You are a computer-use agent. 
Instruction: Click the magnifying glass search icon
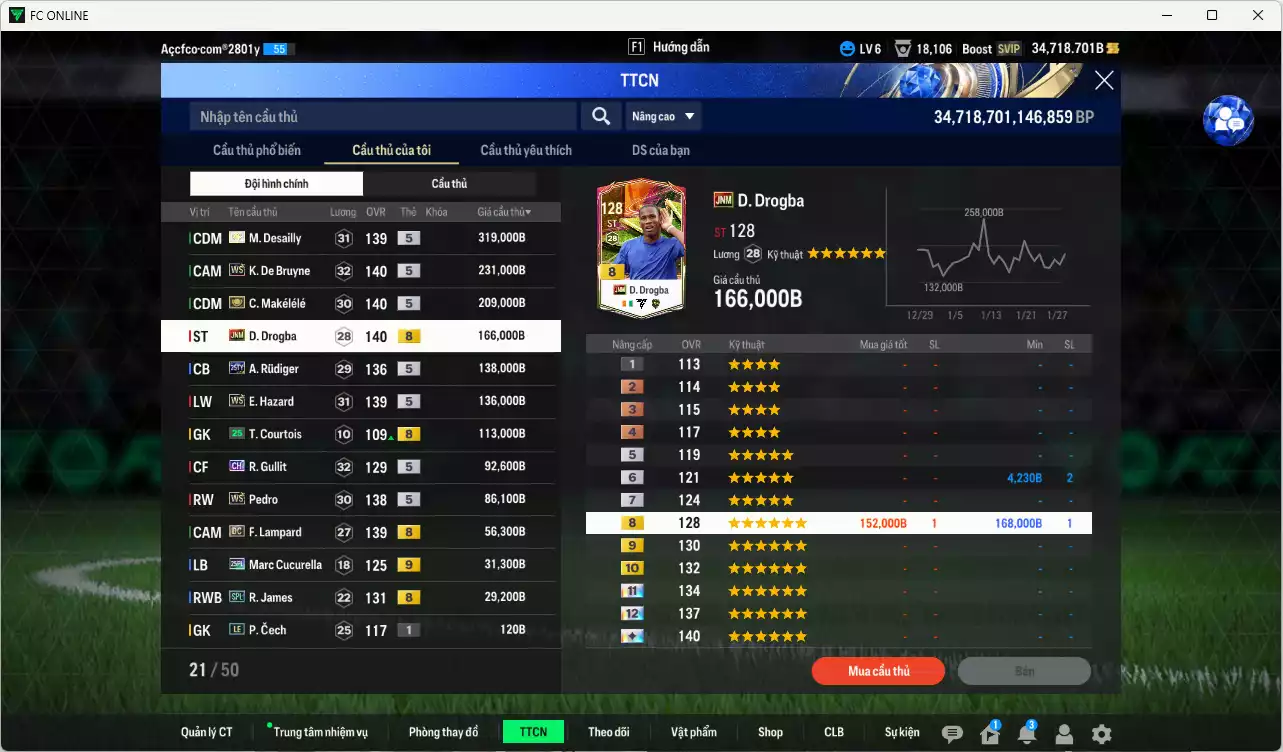pos(600,116)
